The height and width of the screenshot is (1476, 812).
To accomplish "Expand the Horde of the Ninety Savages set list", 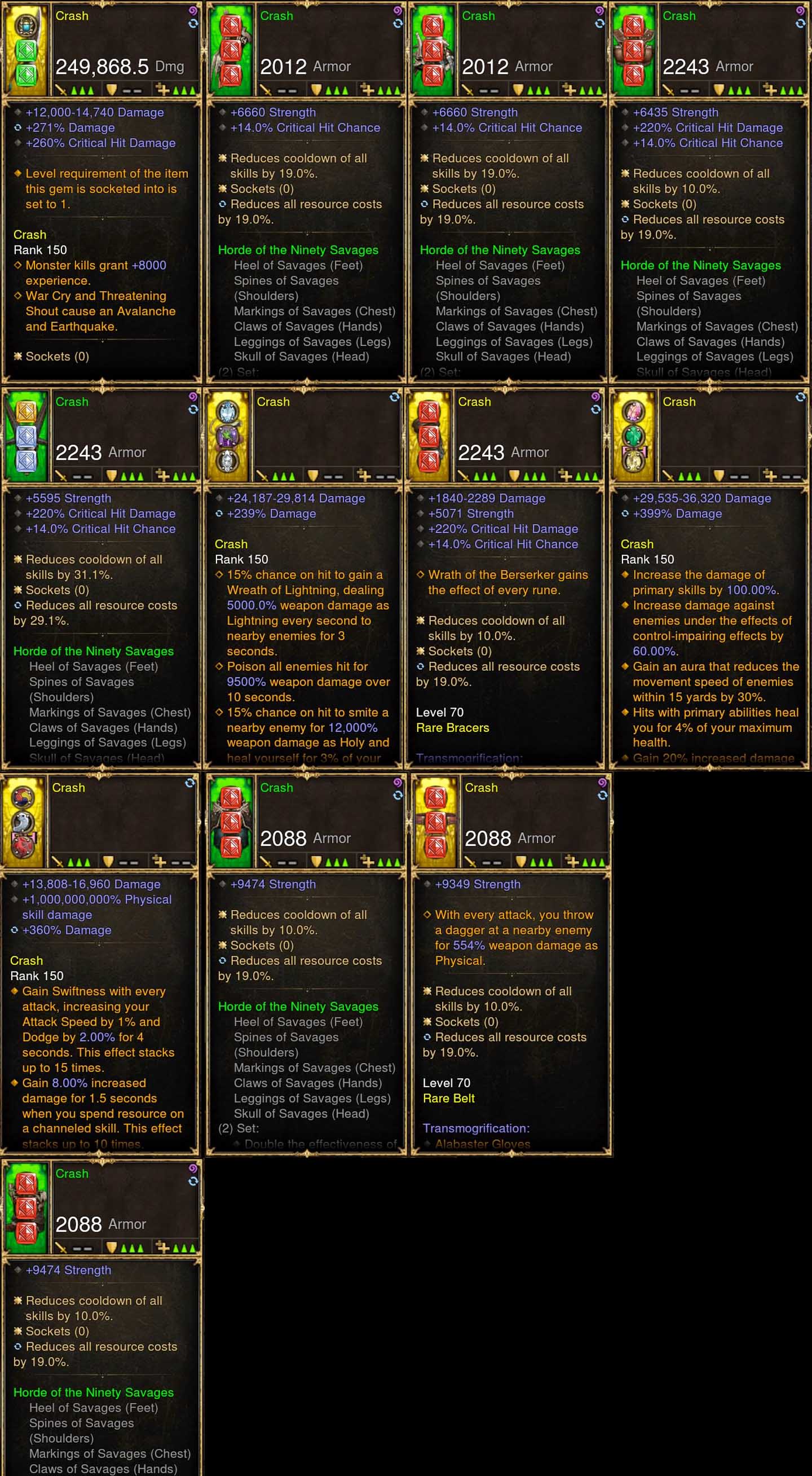I will click(298, 250).
